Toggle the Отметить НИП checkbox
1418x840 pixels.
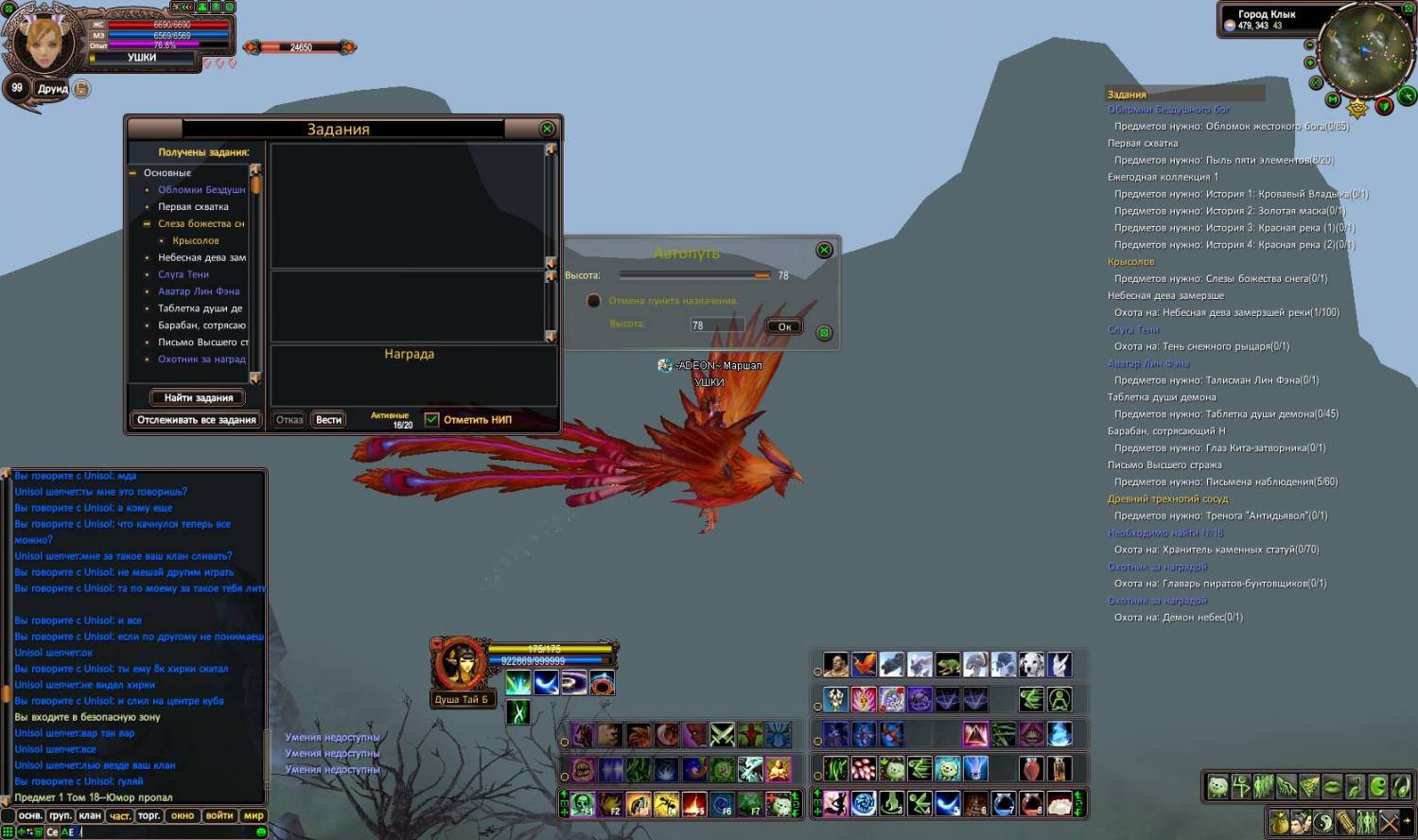[432, 420]
